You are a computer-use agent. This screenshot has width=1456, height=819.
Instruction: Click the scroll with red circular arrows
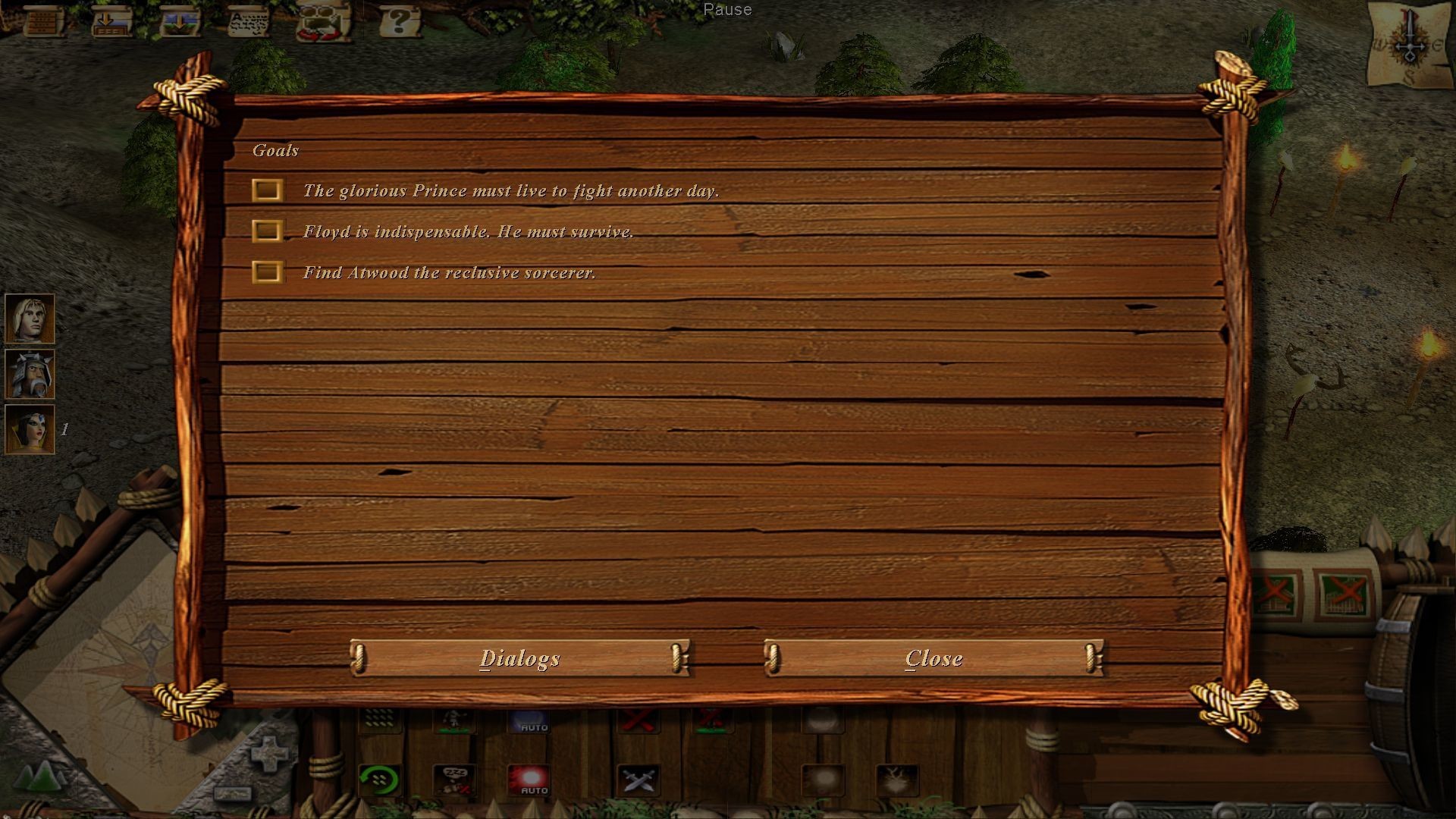point(322,22)
